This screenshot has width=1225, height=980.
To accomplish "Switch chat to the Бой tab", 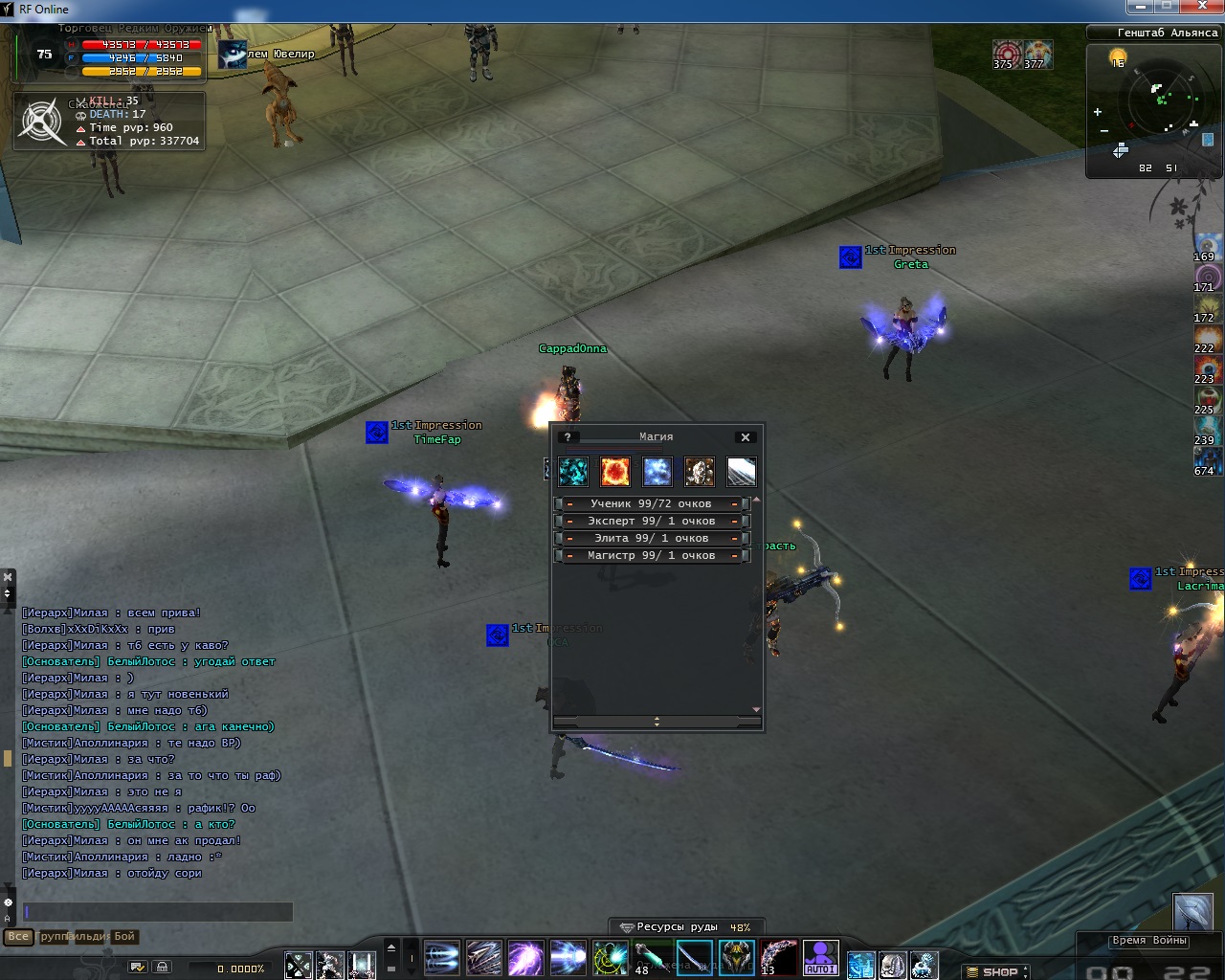I will click(124, 936).
